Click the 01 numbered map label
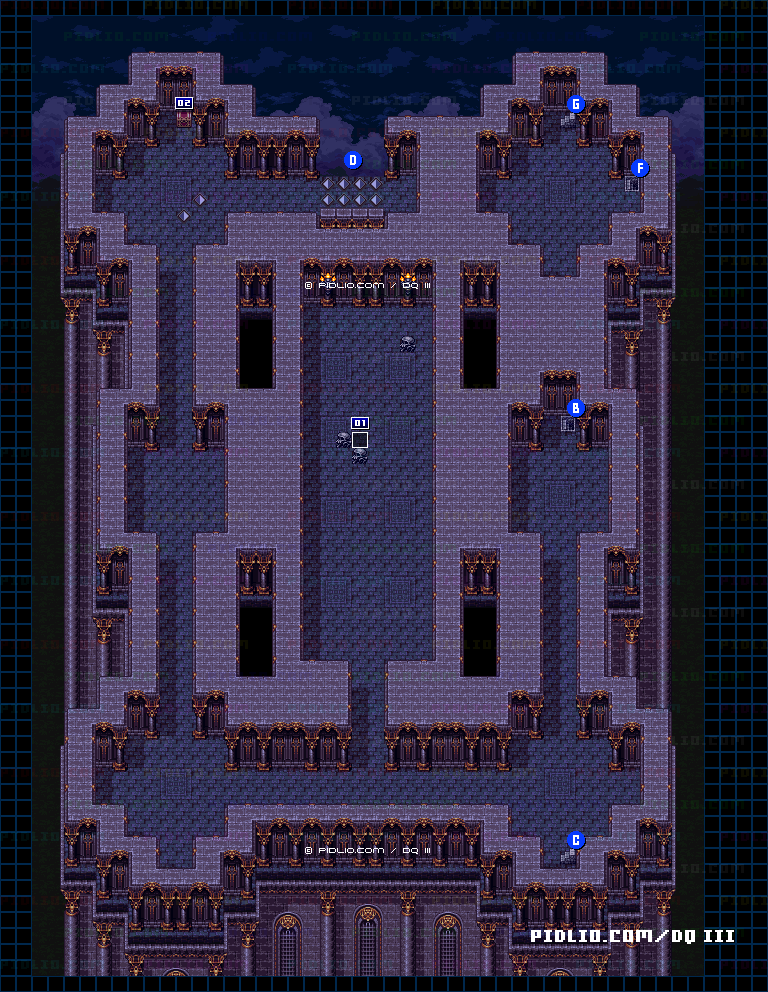Image resolution: width=768 pixels, height=992 pixels. tap(360, 423)
